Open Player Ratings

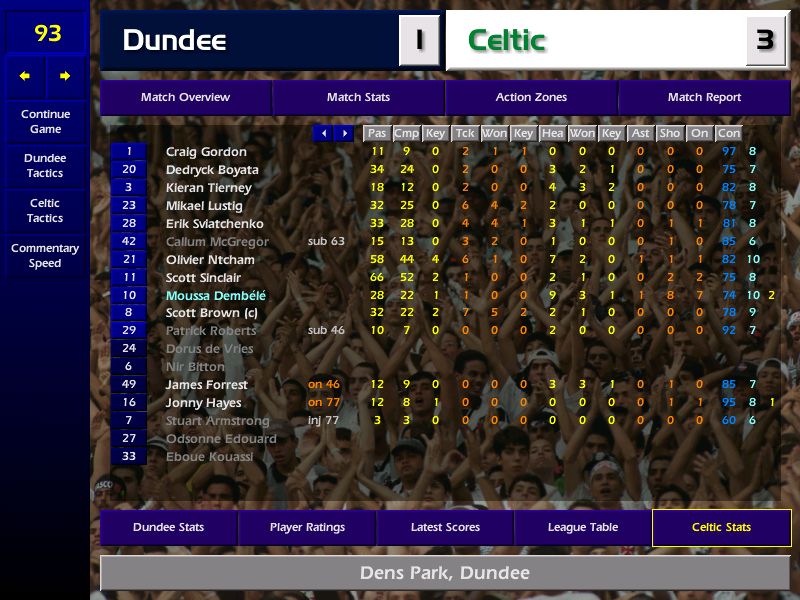click(307, 527)
